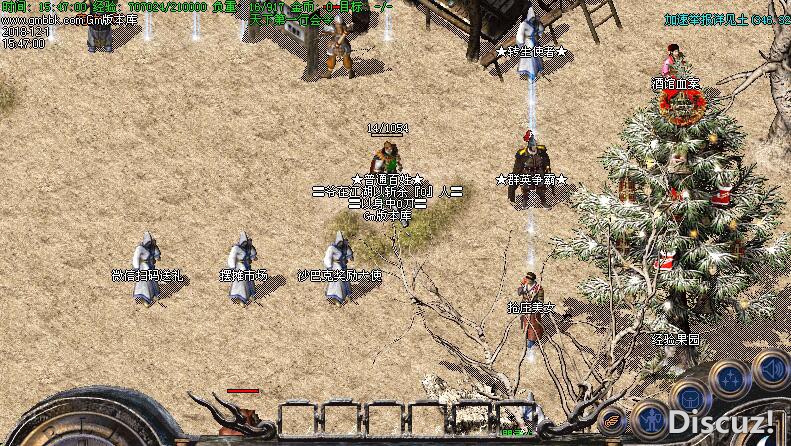
Task: Open the skills panel (three stars icon)
Action: 731,378
